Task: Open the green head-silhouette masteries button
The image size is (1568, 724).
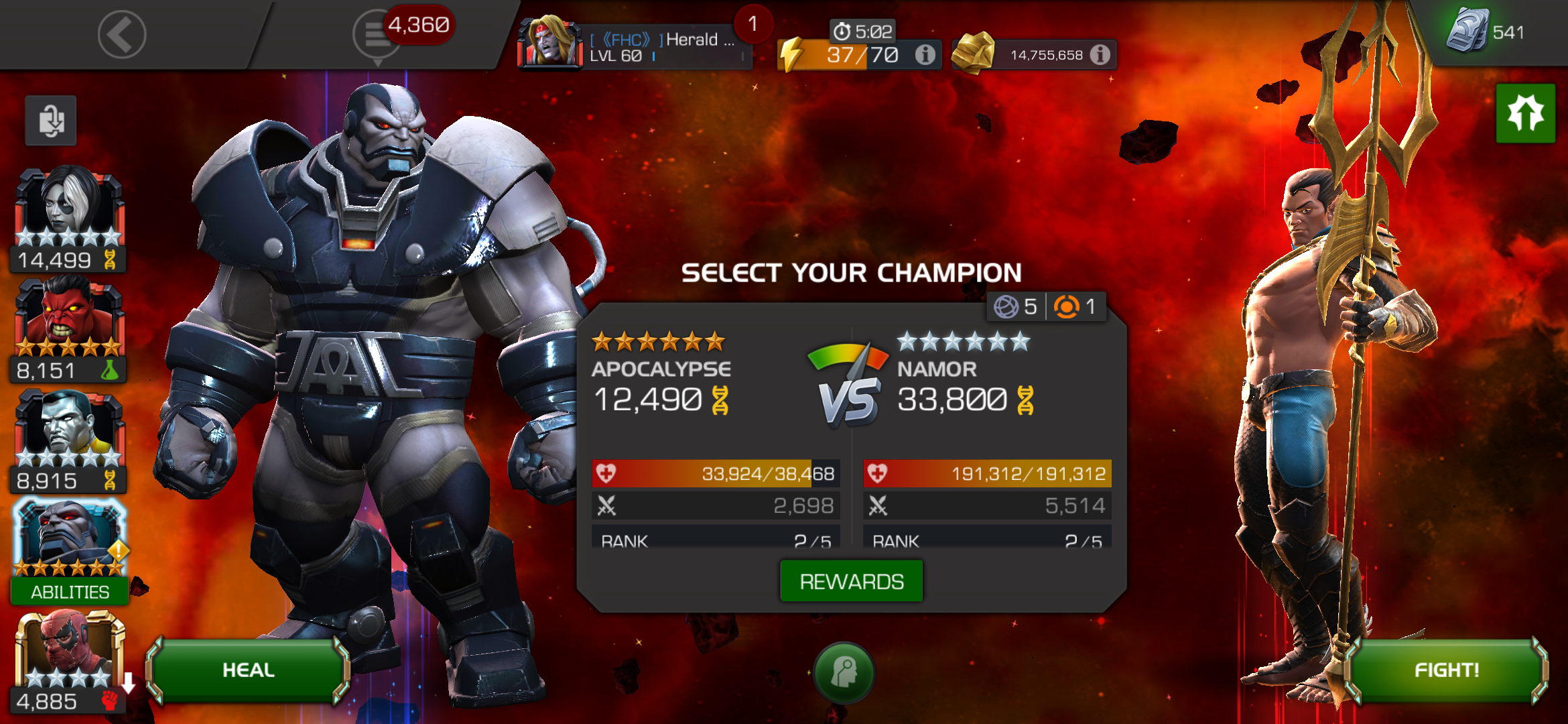Action: pyautogui.click(x=844, y=672)
